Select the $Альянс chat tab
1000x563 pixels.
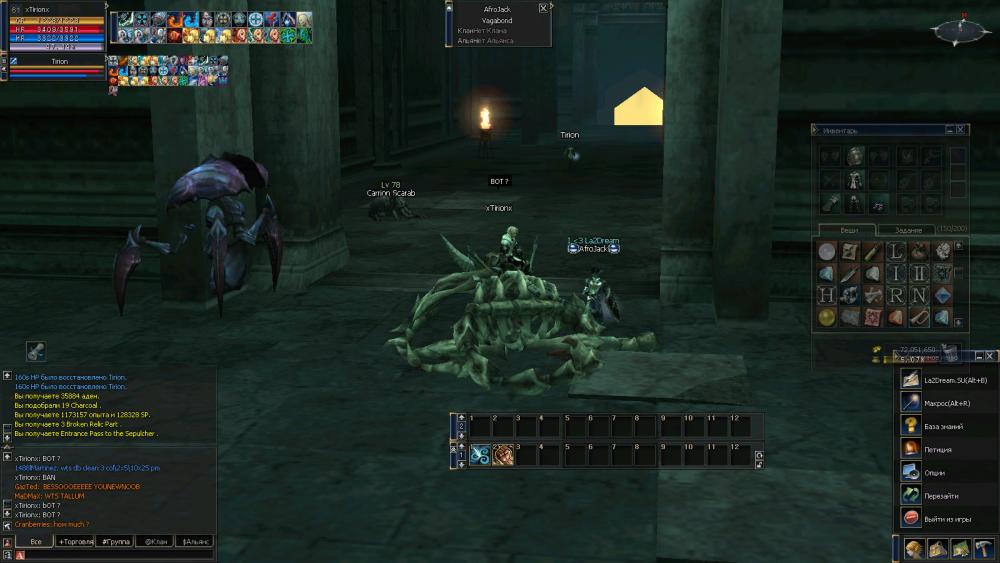click(x=195, y=541)
